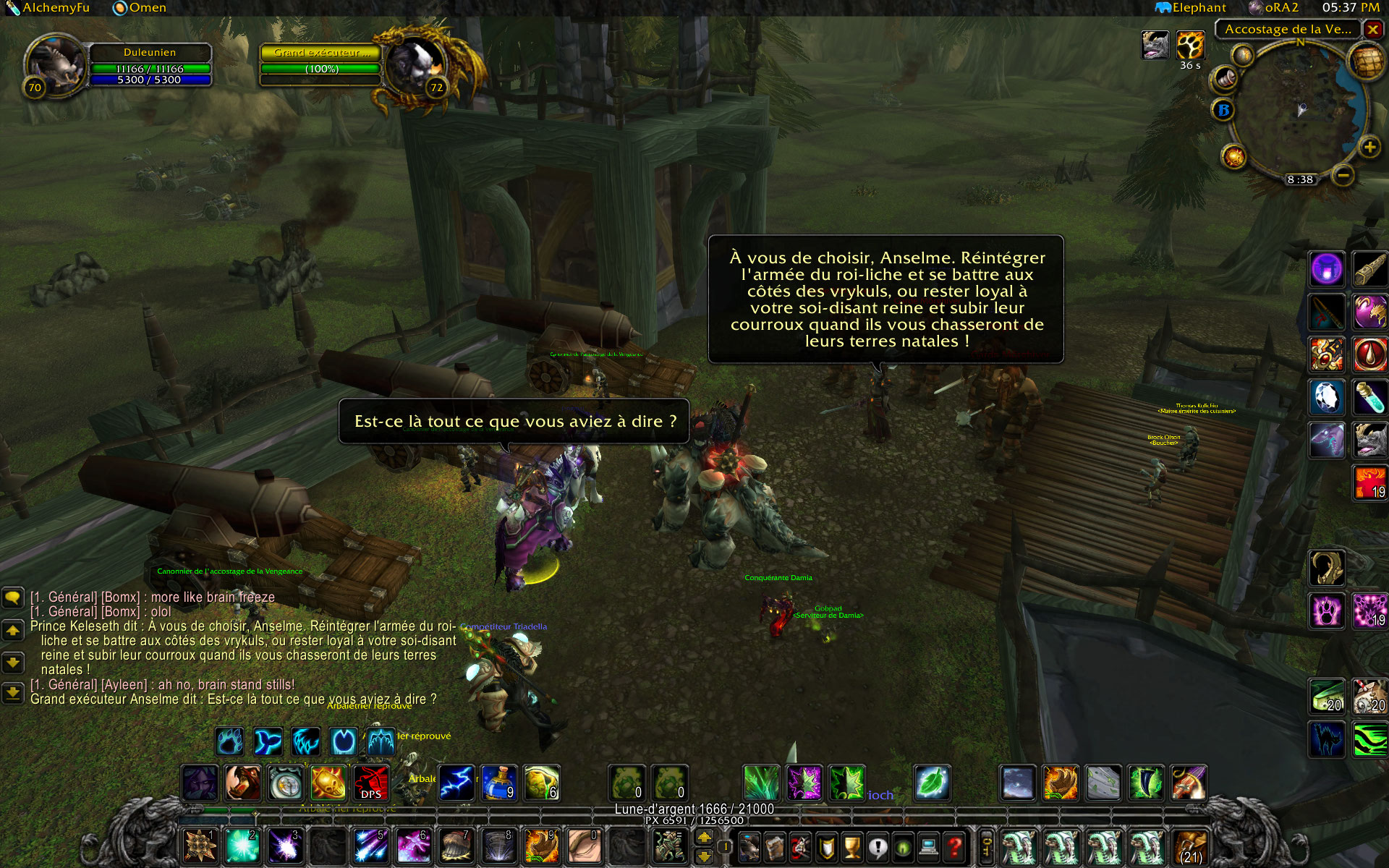Open the oRA2 raid addon menu
The height and width of the screenshot is (868, 1389).
(1273, 8)
